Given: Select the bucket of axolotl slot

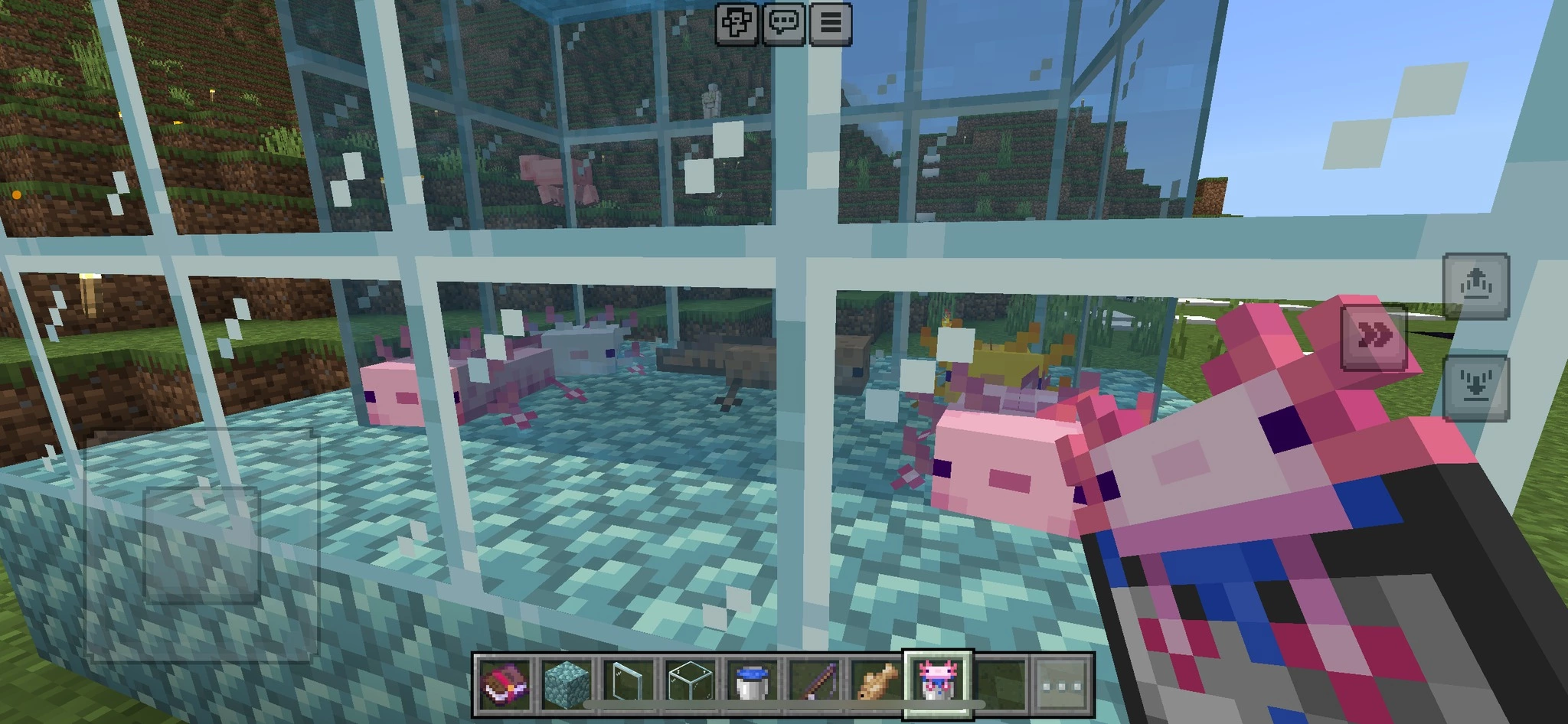Looking at the screenshot, I should tap(939, 683).
